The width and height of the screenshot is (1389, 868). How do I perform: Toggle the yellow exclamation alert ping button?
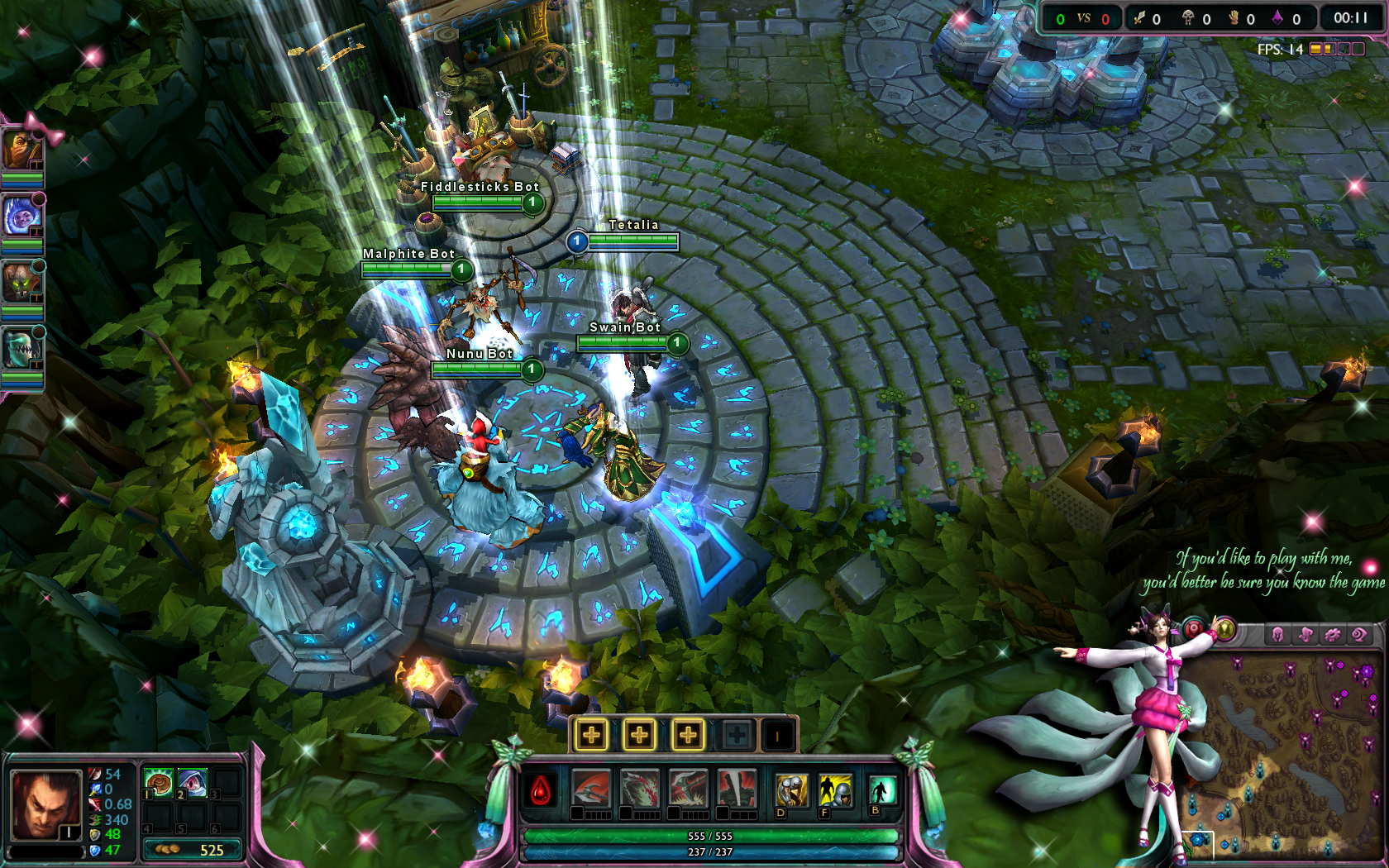tap(1225, 630)
